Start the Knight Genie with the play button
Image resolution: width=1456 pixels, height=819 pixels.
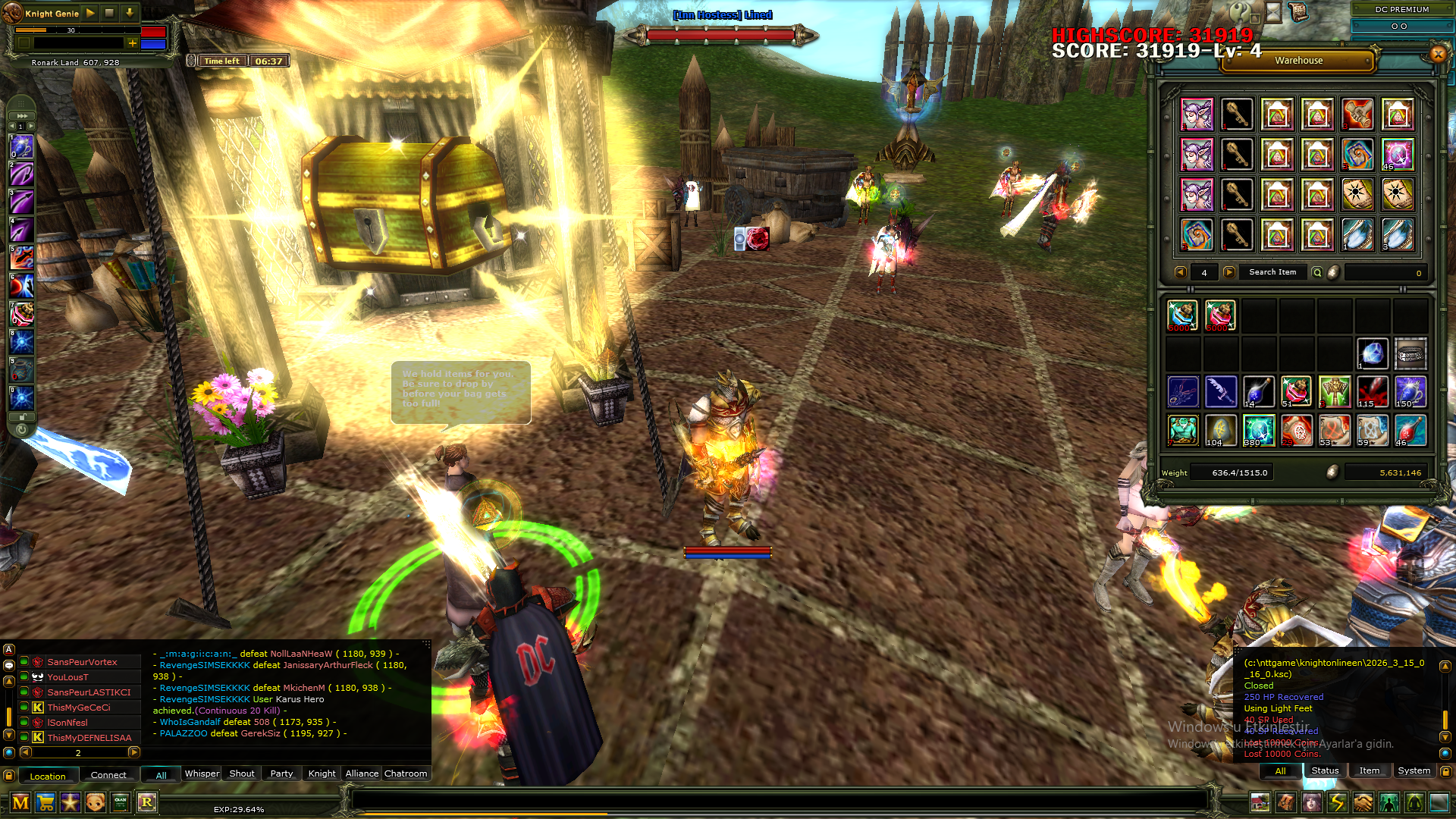coord(90,13)
